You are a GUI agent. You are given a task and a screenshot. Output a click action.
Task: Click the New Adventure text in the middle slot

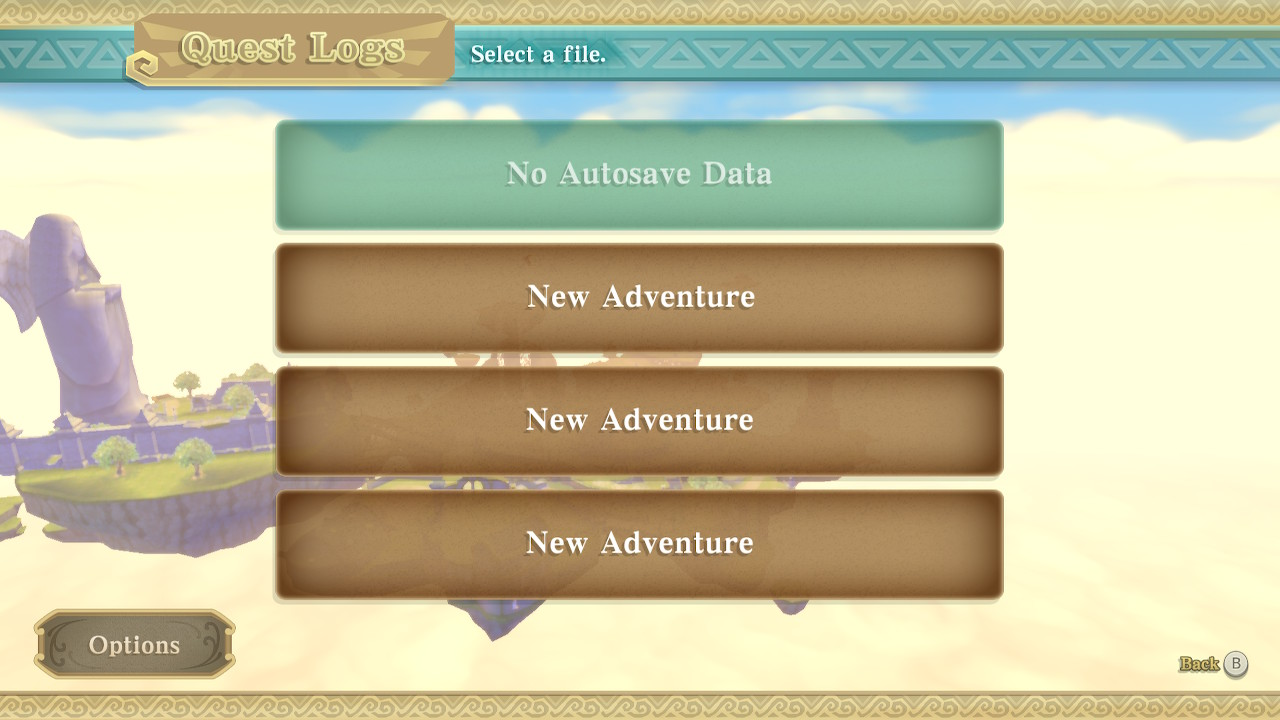tap(638, 421)
